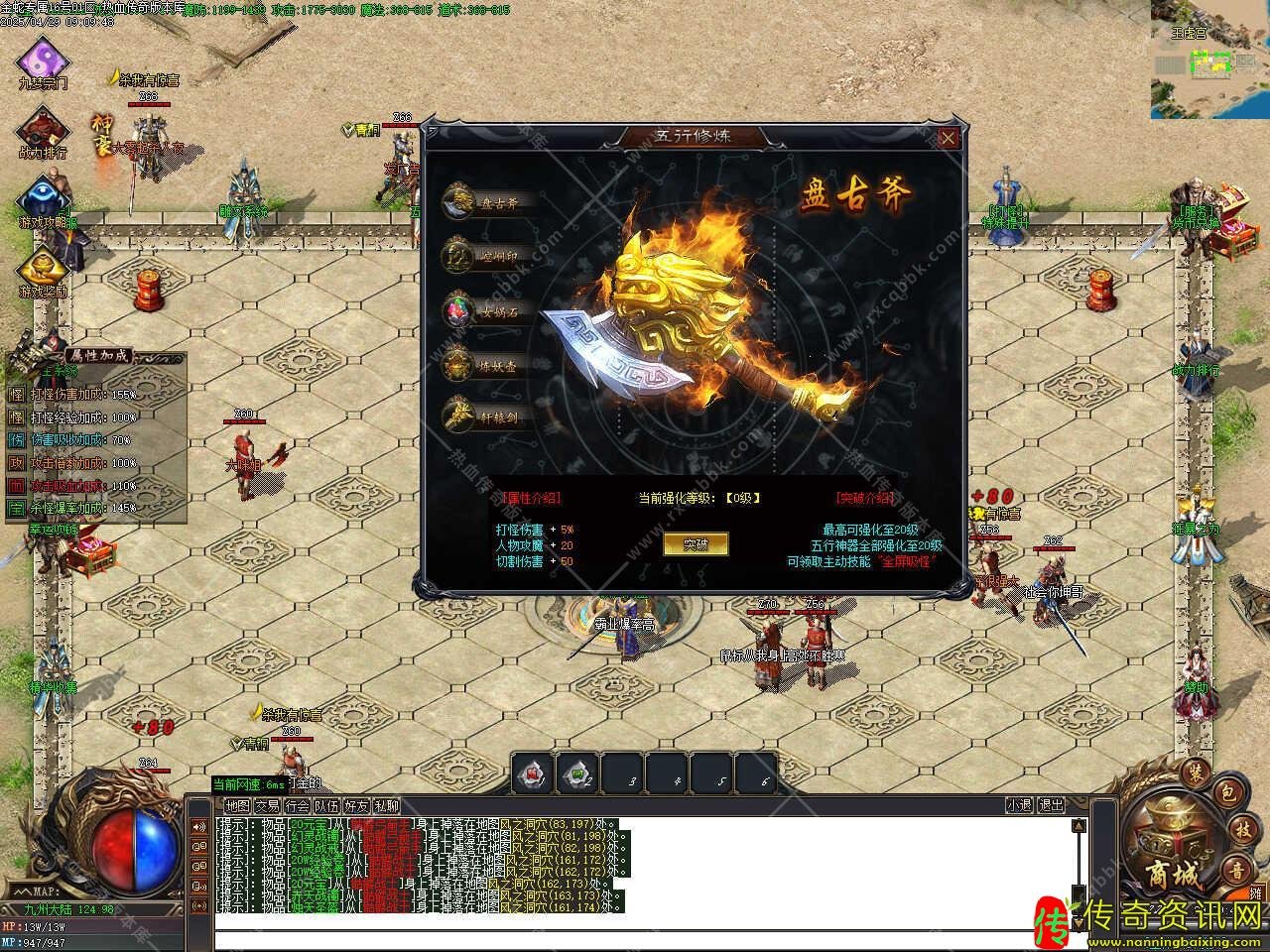Use the red potion in hotbar slot 1
This screenshot has width=1270, height=952.
(533, 773)
